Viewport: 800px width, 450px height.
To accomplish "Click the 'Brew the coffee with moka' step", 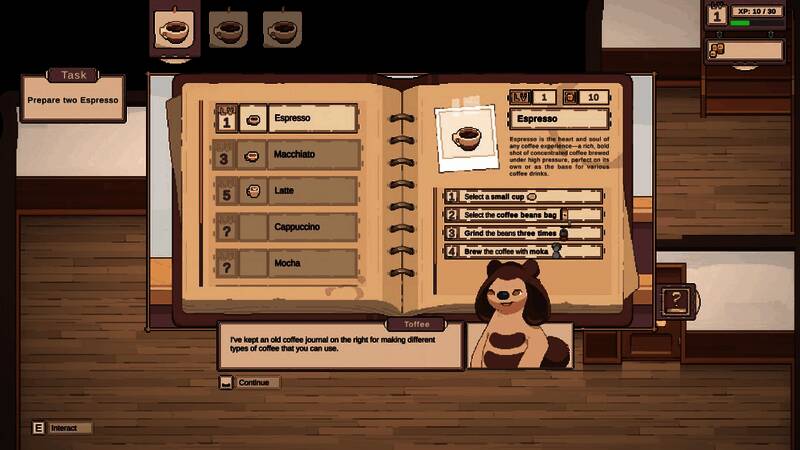I will point(524,251).
